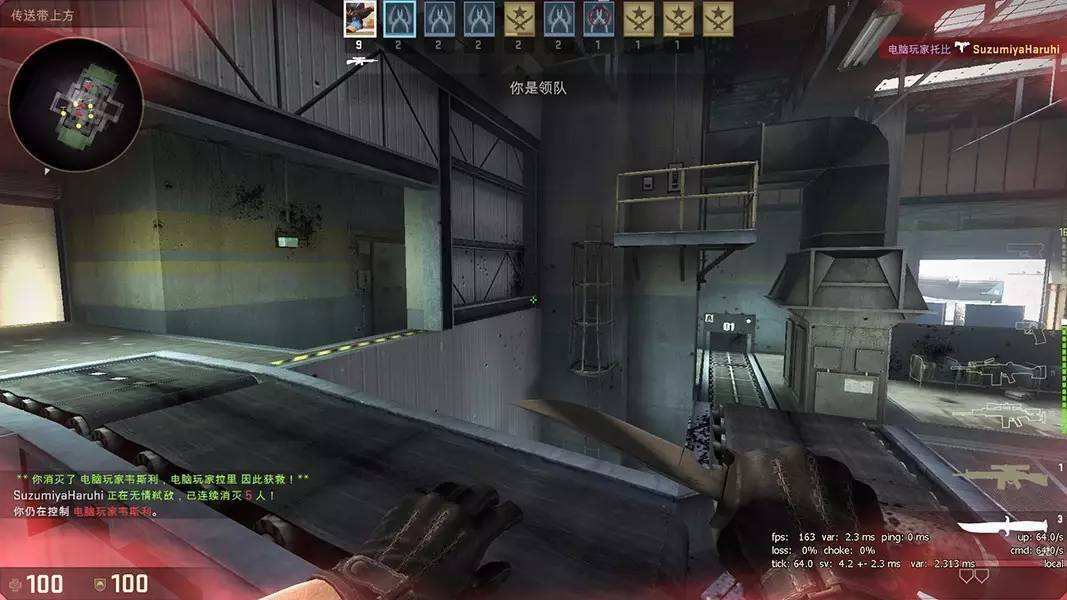Click the circular radar minimap

click(76, 104)
